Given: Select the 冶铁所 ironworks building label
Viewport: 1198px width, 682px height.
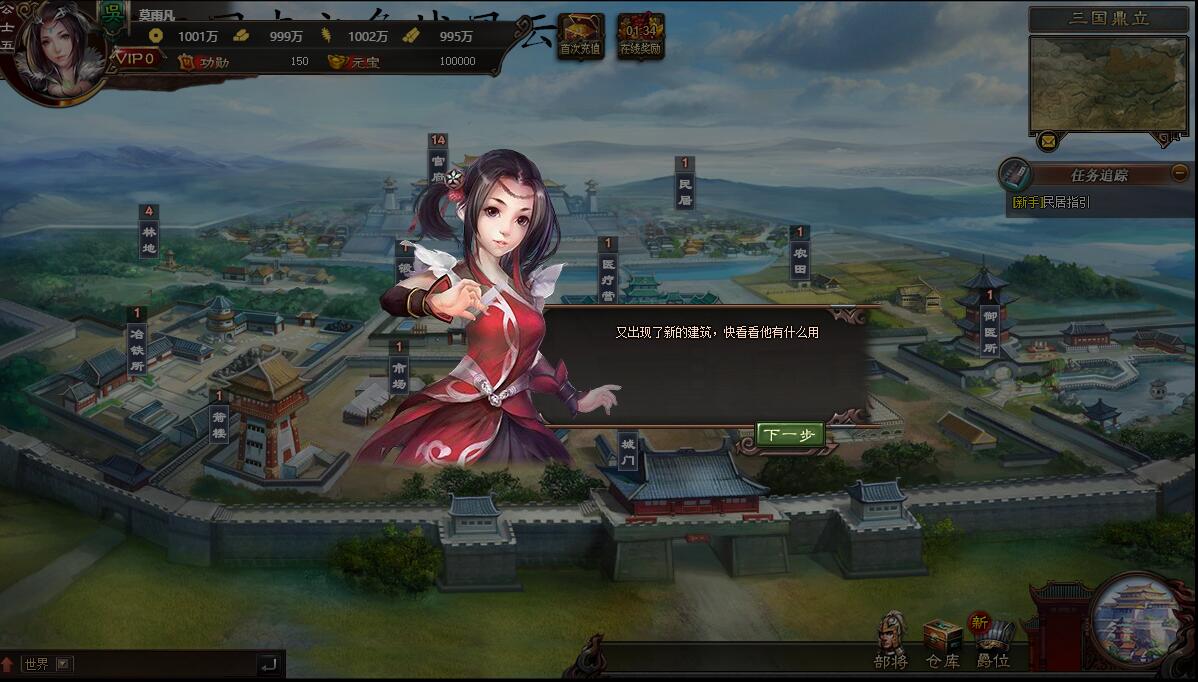Looking at the screenshot, I should 137,341.
